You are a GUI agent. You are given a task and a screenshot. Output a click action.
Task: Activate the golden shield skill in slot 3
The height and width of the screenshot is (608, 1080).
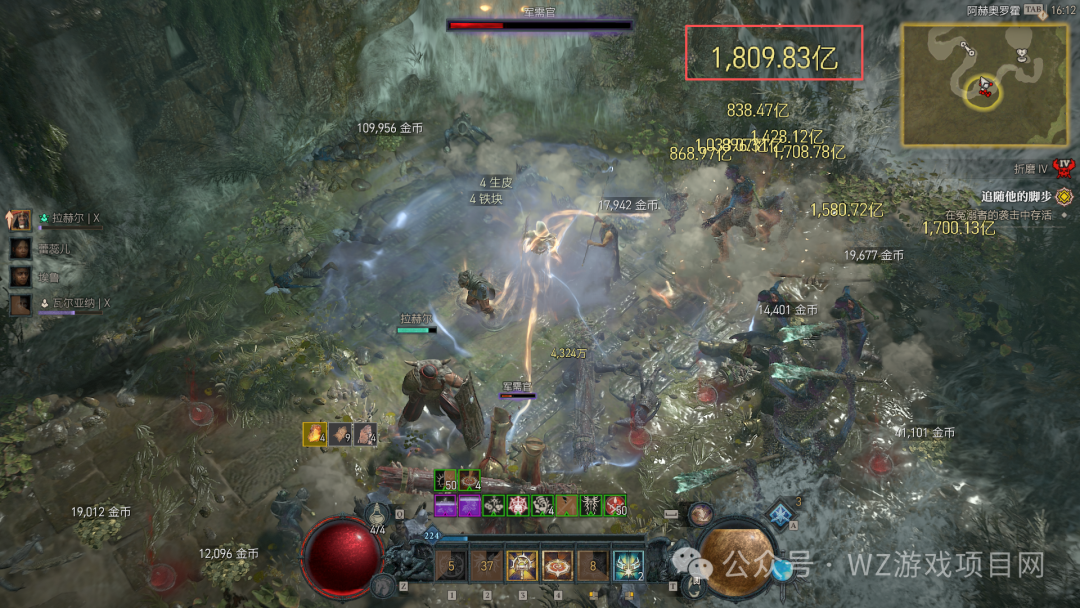coord(522,566)
